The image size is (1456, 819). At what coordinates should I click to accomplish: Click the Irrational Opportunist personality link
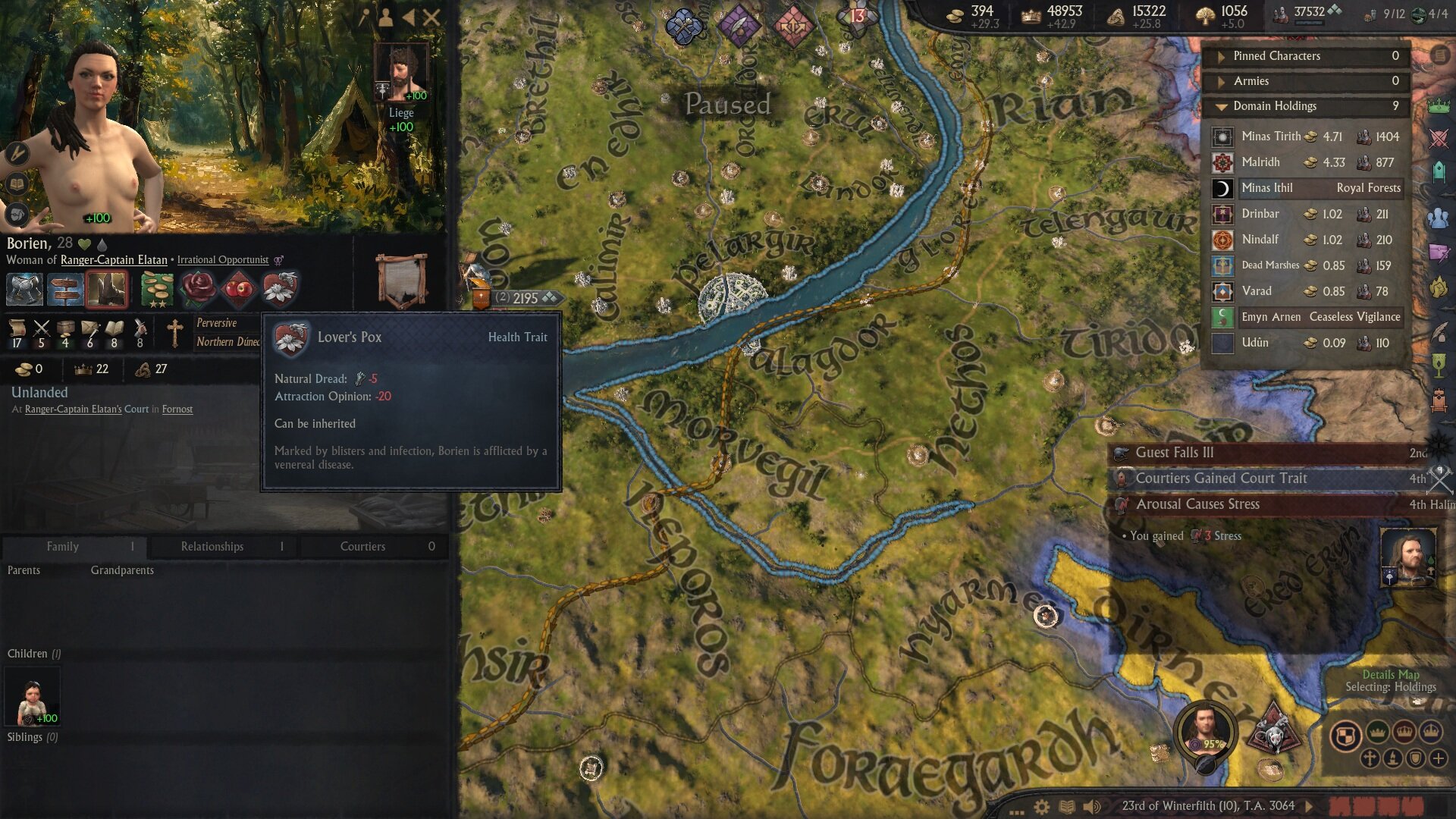(222, 260)
